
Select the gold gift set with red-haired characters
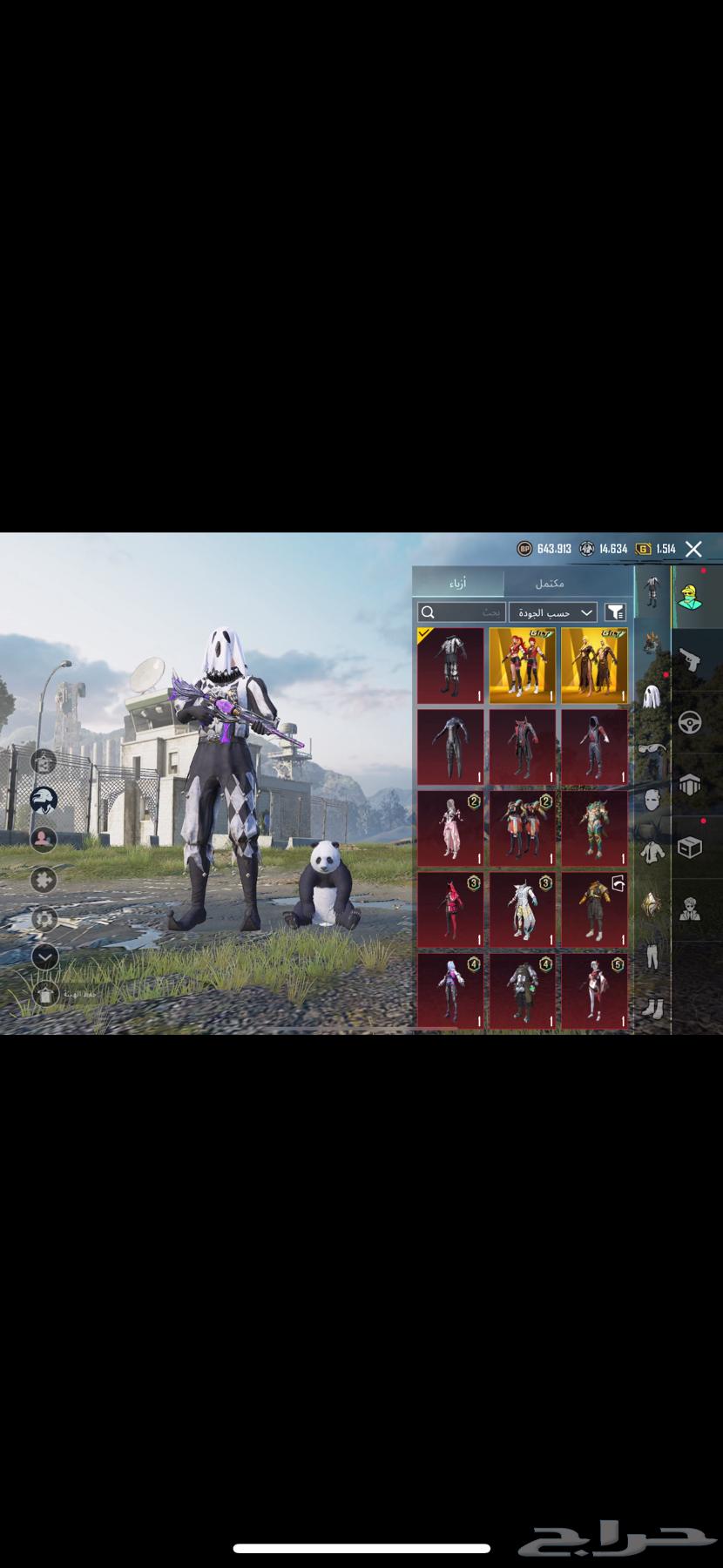tap(522, 666)
